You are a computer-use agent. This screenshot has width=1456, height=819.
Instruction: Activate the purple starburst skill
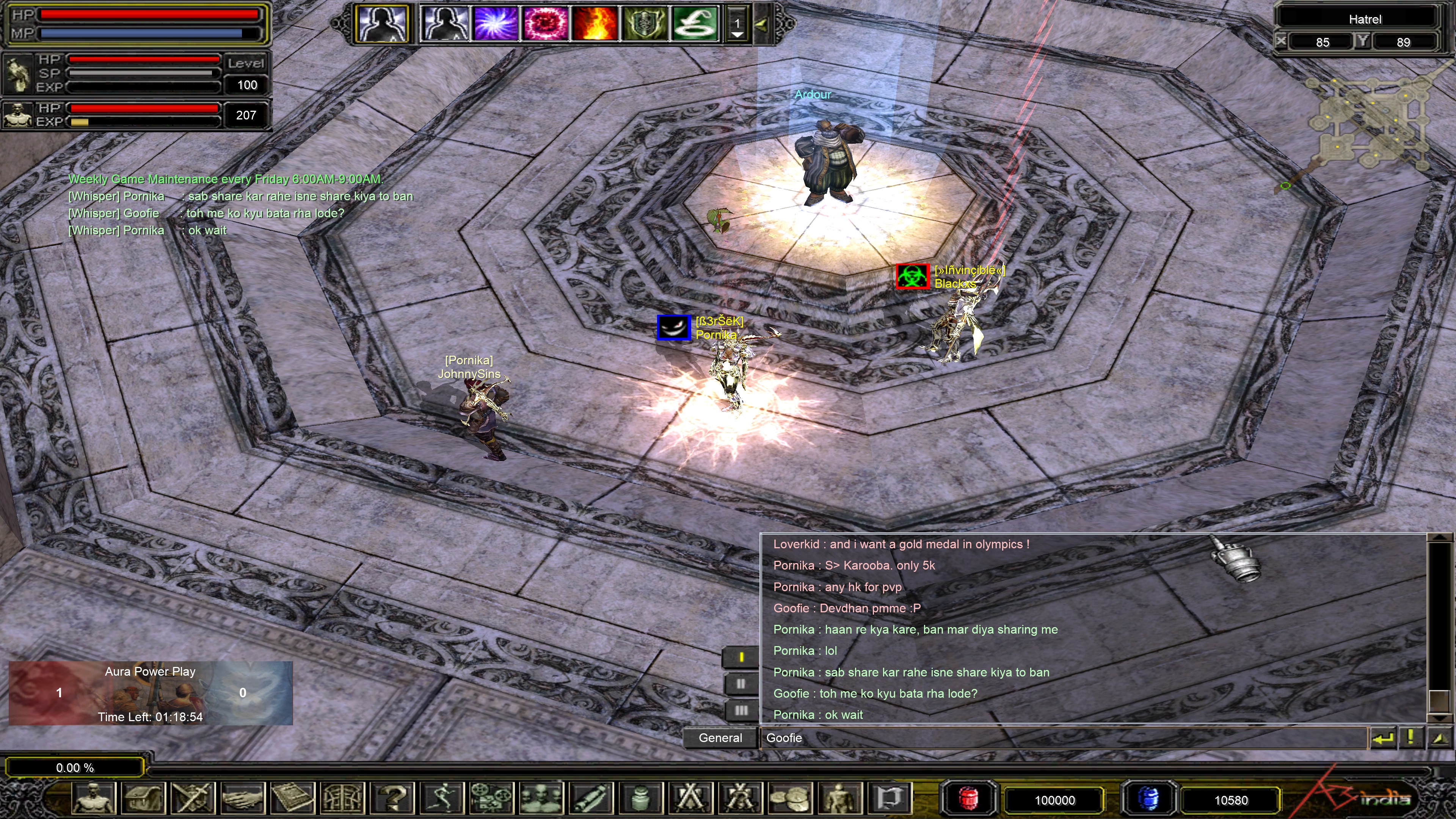pos(496,24)
